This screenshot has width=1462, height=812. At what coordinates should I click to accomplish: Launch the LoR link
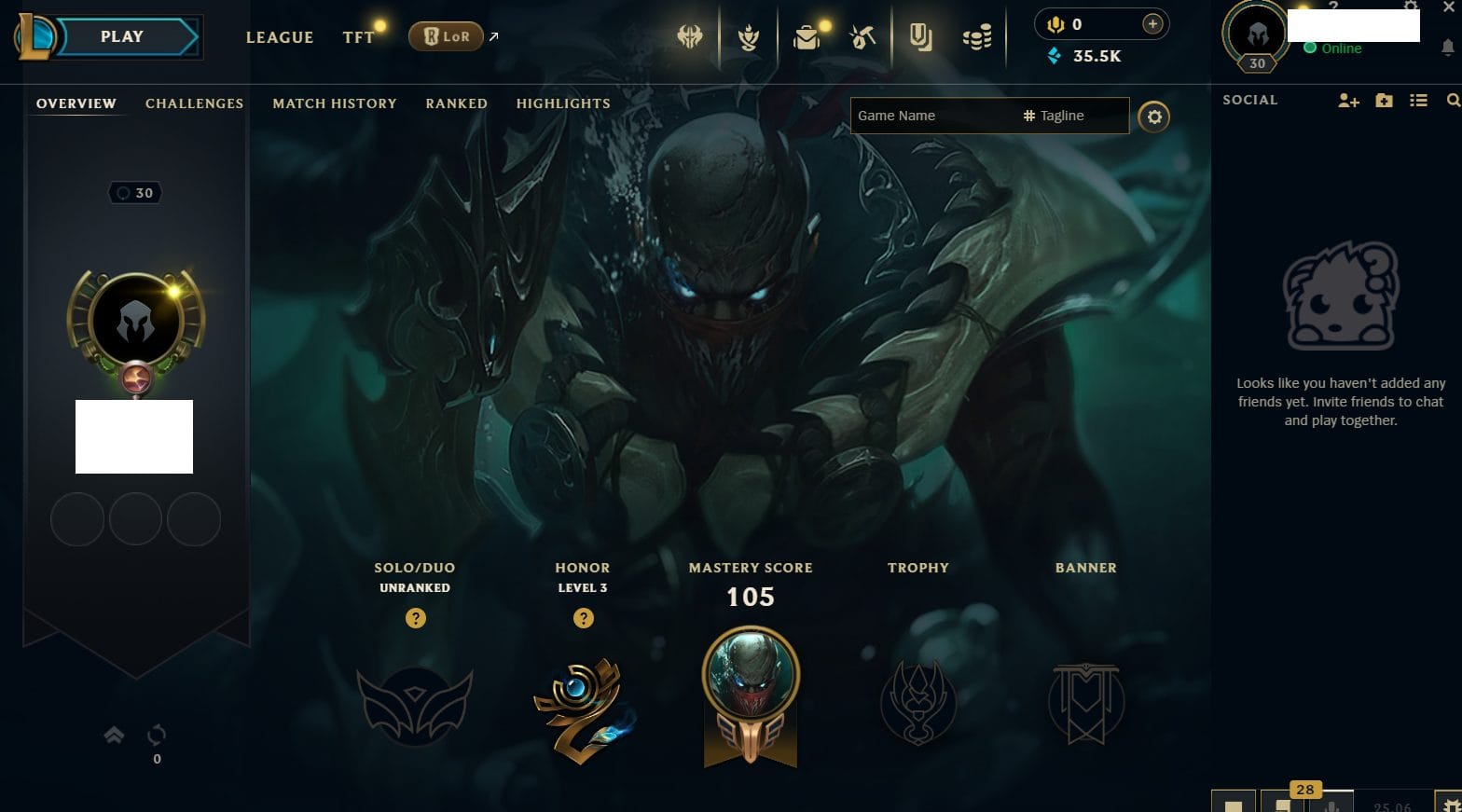(447, 36)
